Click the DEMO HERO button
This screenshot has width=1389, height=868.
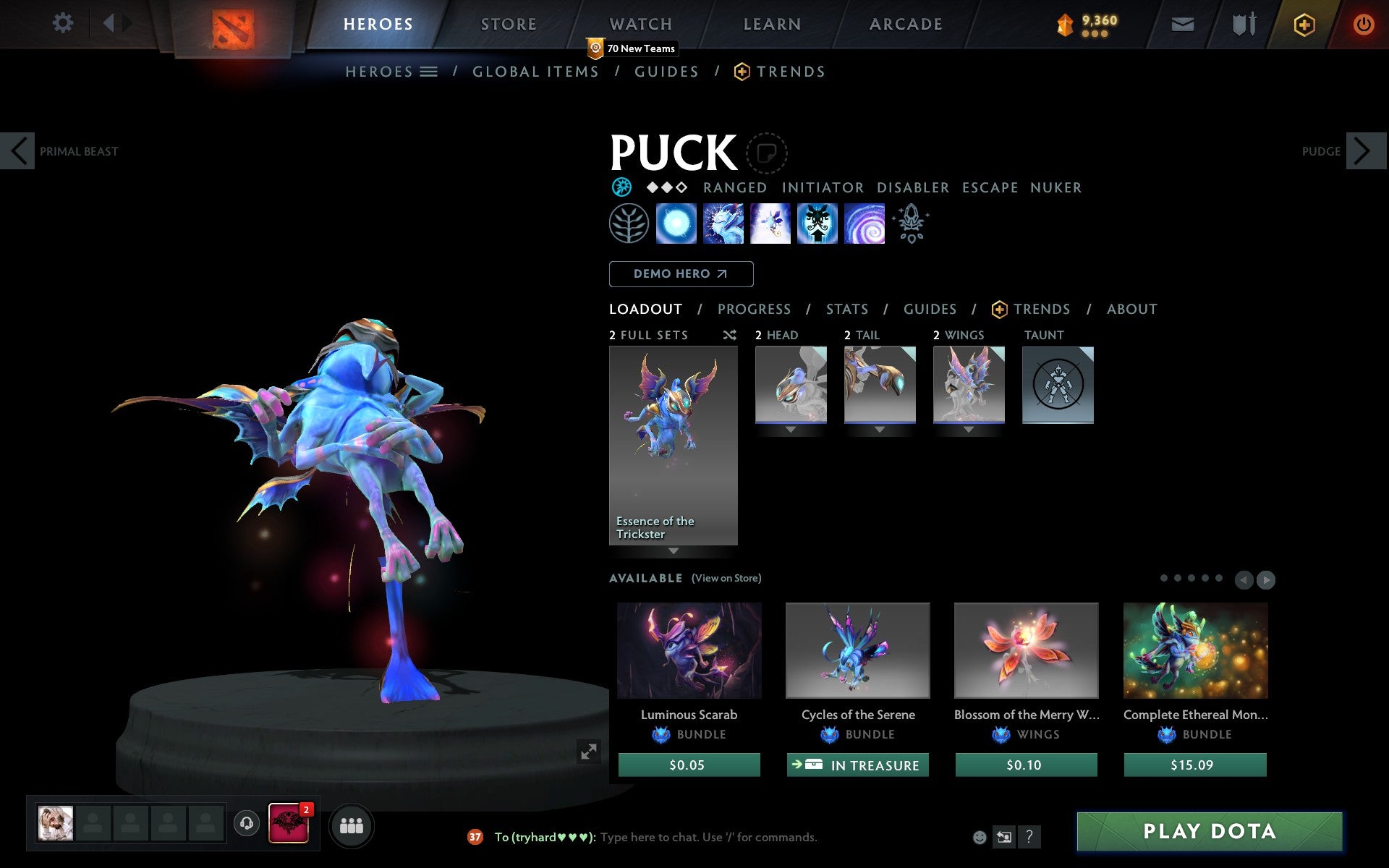(x=681, y=274)
